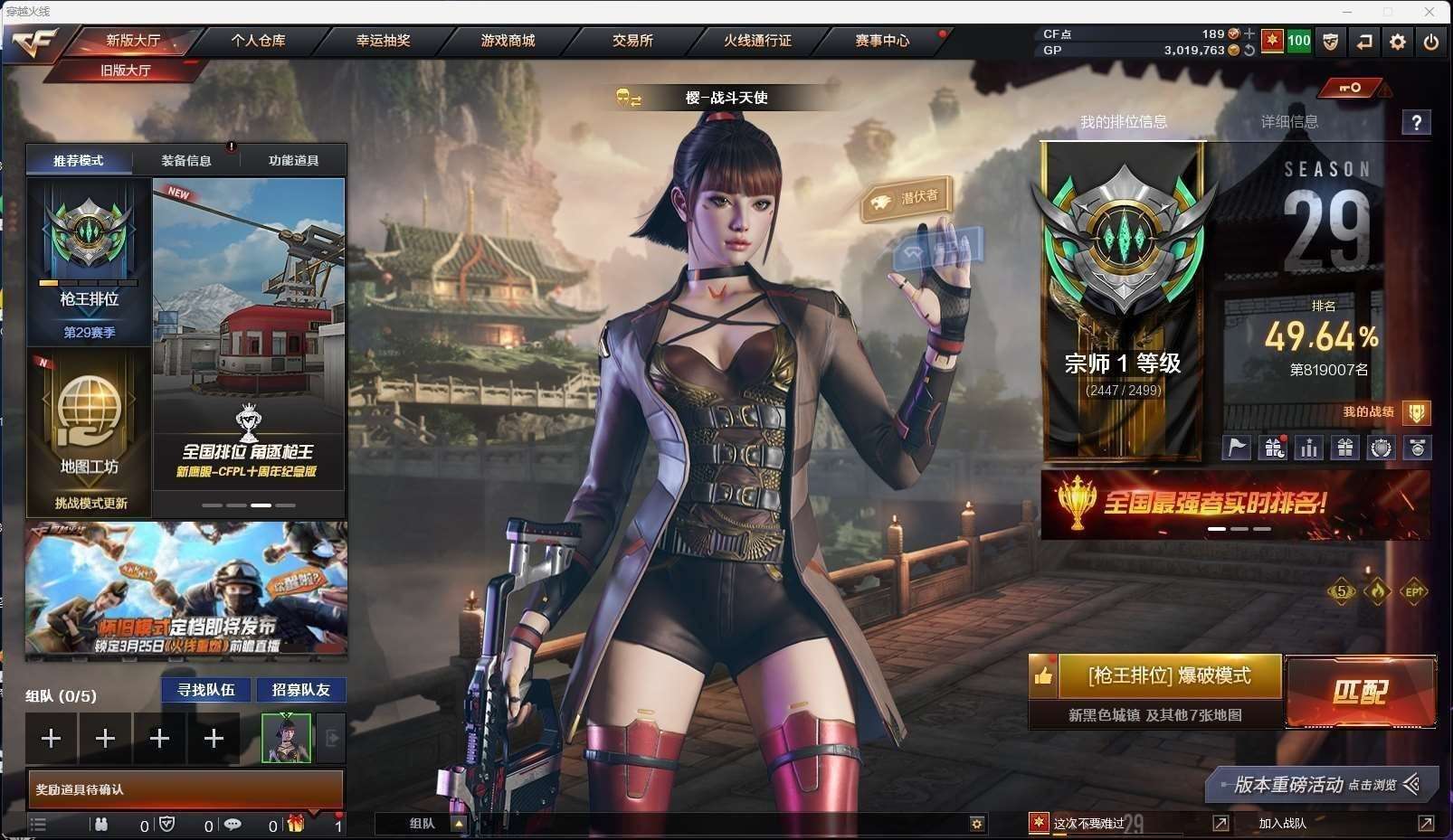Viewport: 1453px width, 840px height.
Task: Open settings with the gear icon
Action: [x=1398, y=42]
